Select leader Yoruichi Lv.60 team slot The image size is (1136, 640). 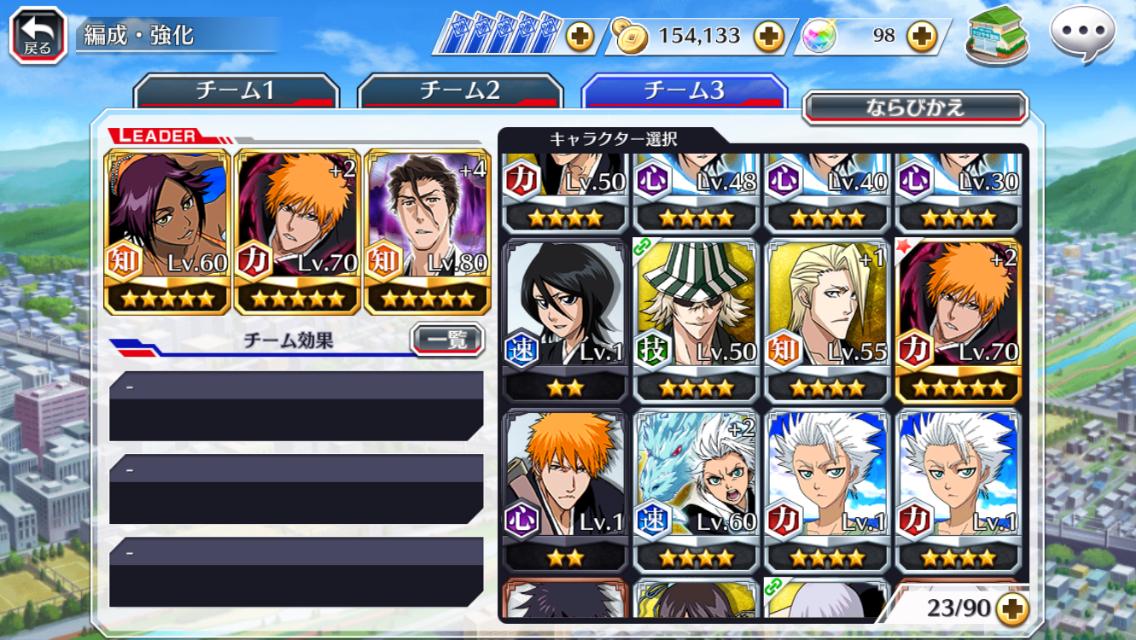pos(168,232)
